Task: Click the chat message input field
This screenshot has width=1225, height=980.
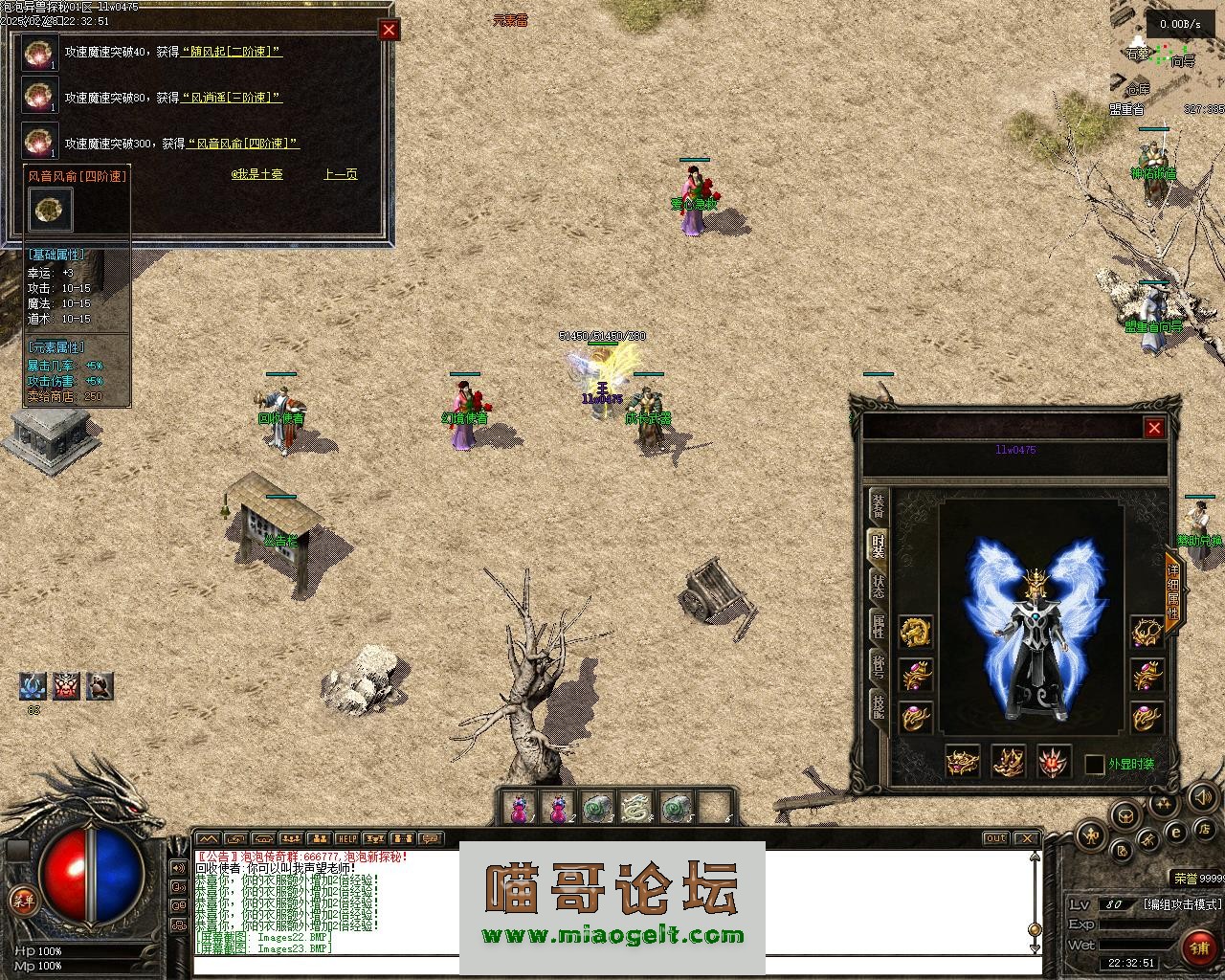Action: [612, 967]
